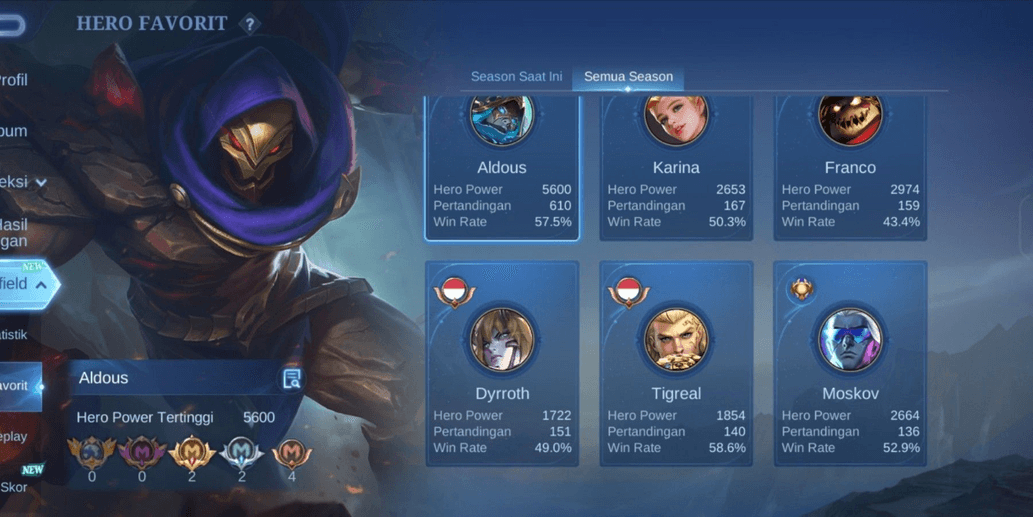This screenshot has height=517, width=1033.
Task: Open the Aldous detail document icon
Action: click(x=292, y=378)
